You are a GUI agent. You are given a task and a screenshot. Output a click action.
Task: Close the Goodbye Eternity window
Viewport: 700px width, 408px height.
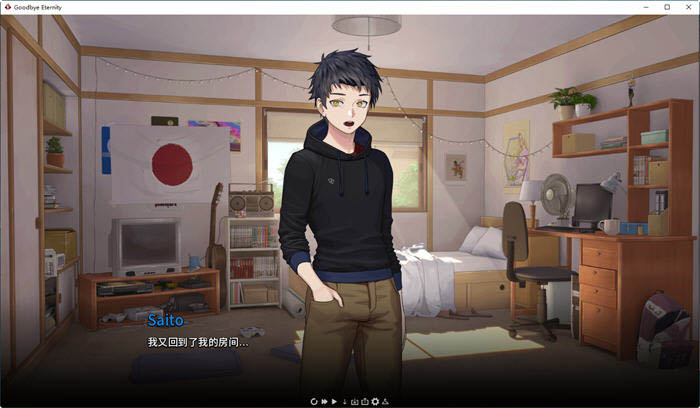click(688, 7)
